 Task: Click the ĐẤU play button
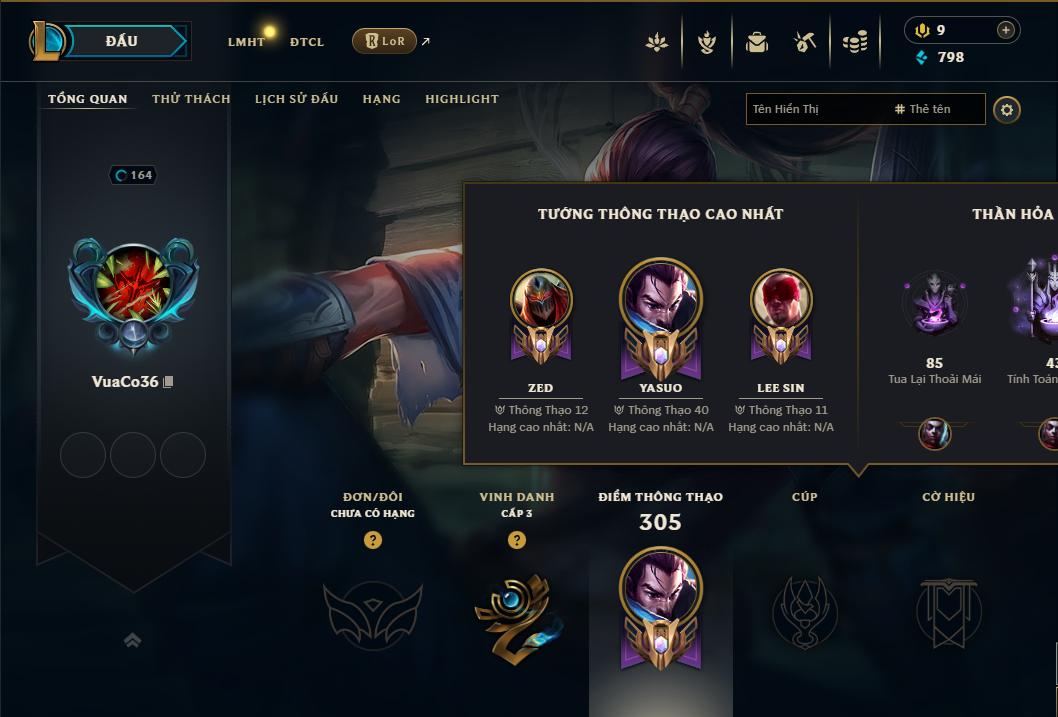(121, 41)
